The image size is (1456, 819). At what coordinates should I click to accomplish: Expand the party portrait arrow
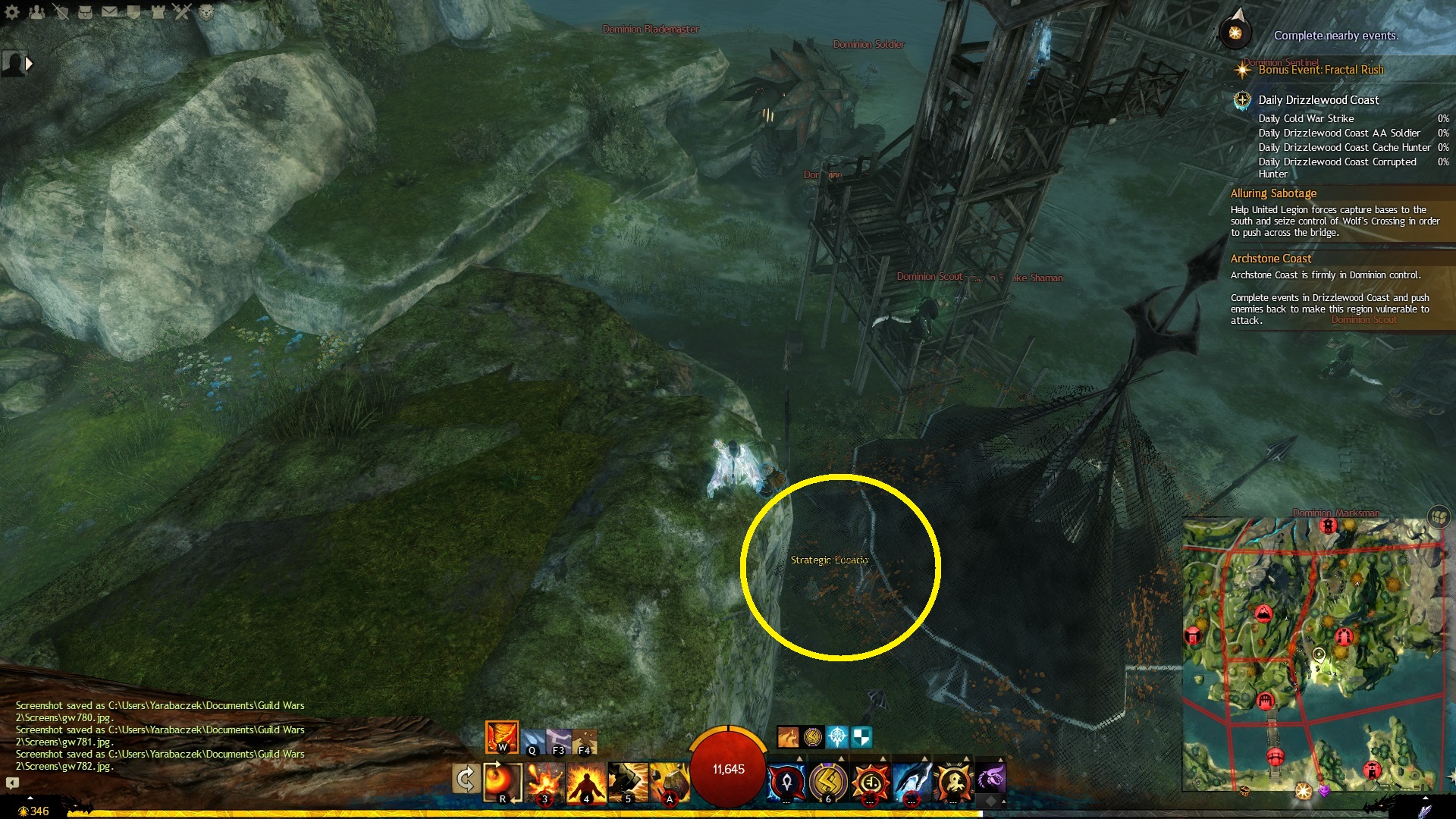pyautogui.click(x=29, y=64)
